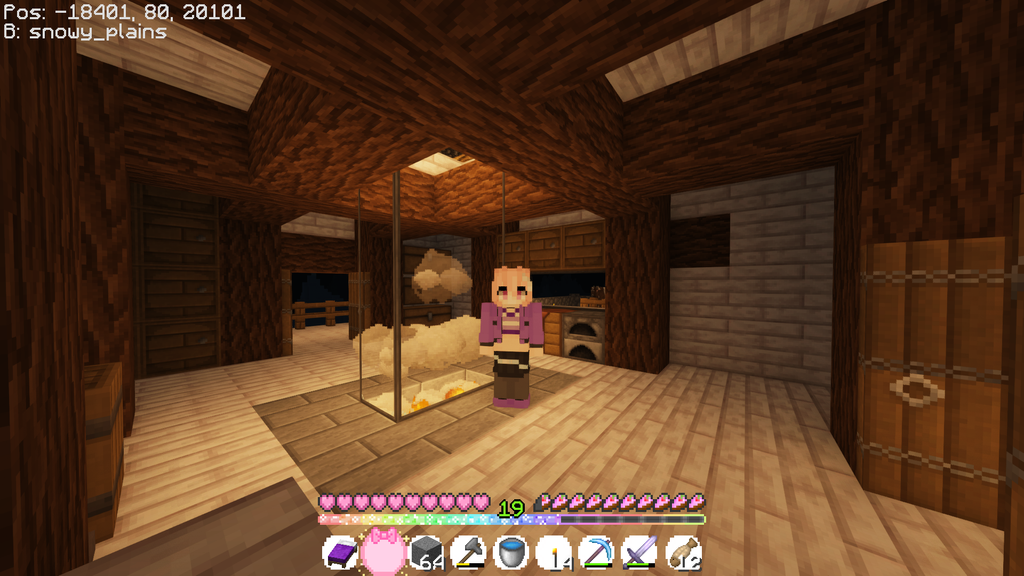Image resolution: width=1024 pixels, height=576 pixels.
Task: Select the water bucket slot
Action: coord(511,552)
